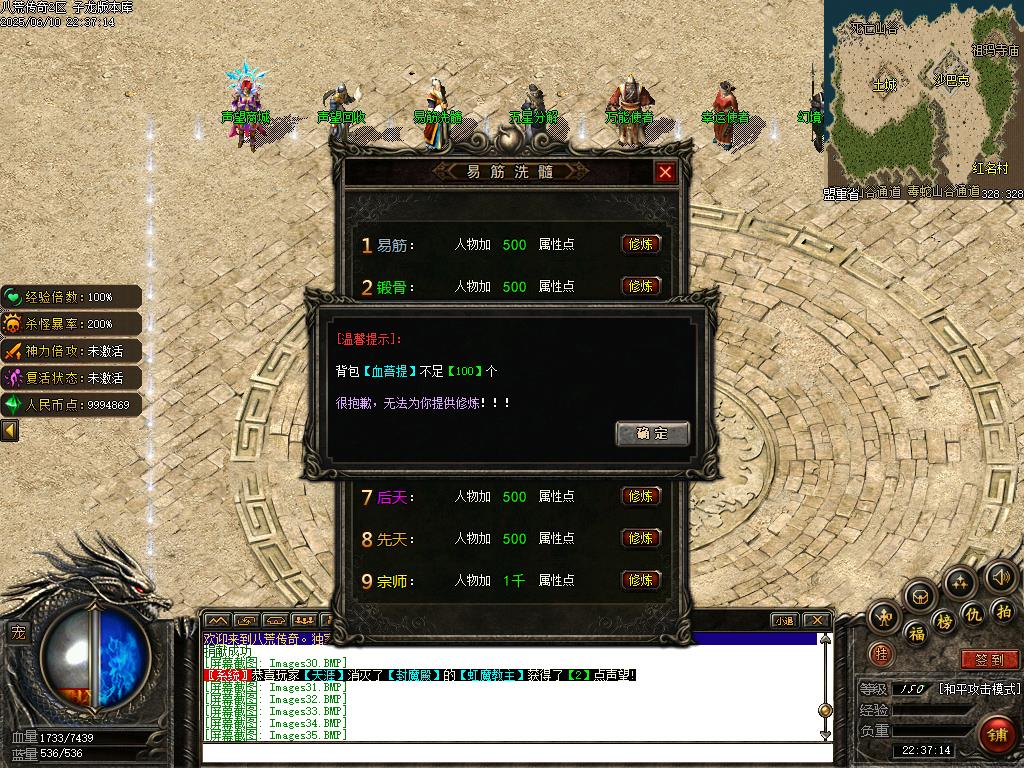Open the 签到 sign-in button
1024x768 pixels.
pyautogui.click(x=988, y=659)
